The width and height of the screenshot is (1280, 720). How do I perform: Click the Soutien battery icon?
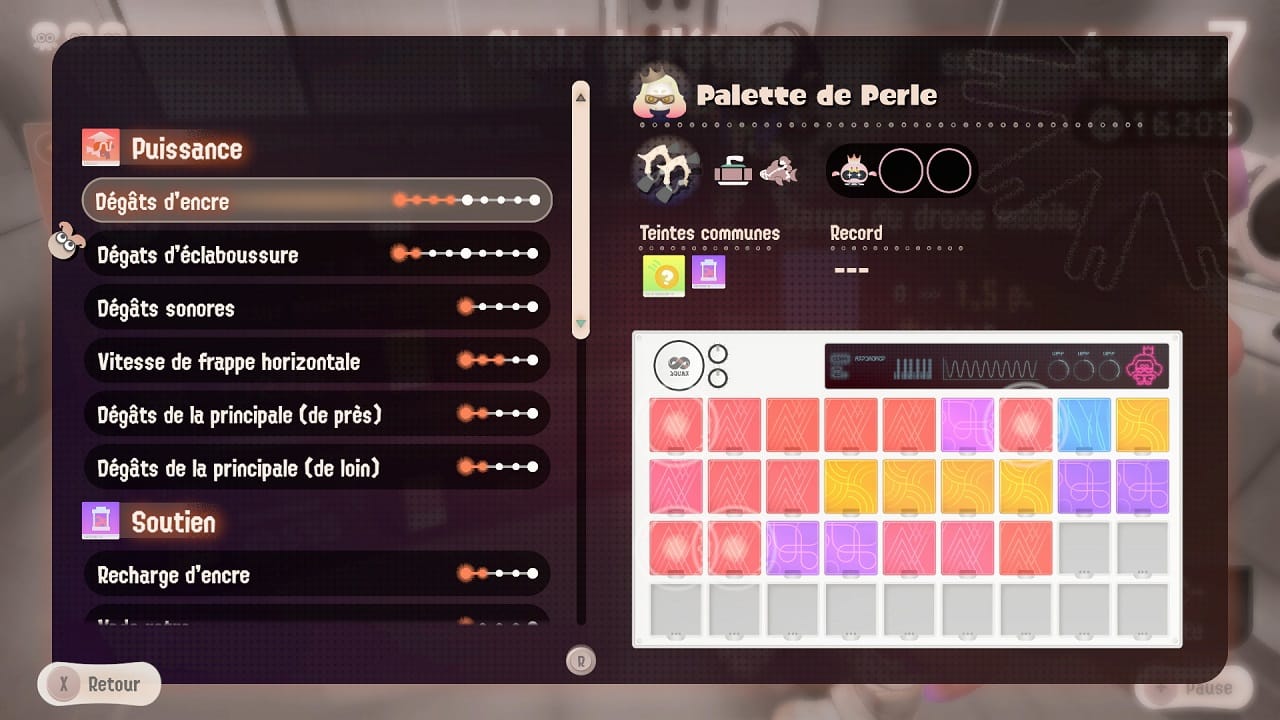click(x=101, y=521)
